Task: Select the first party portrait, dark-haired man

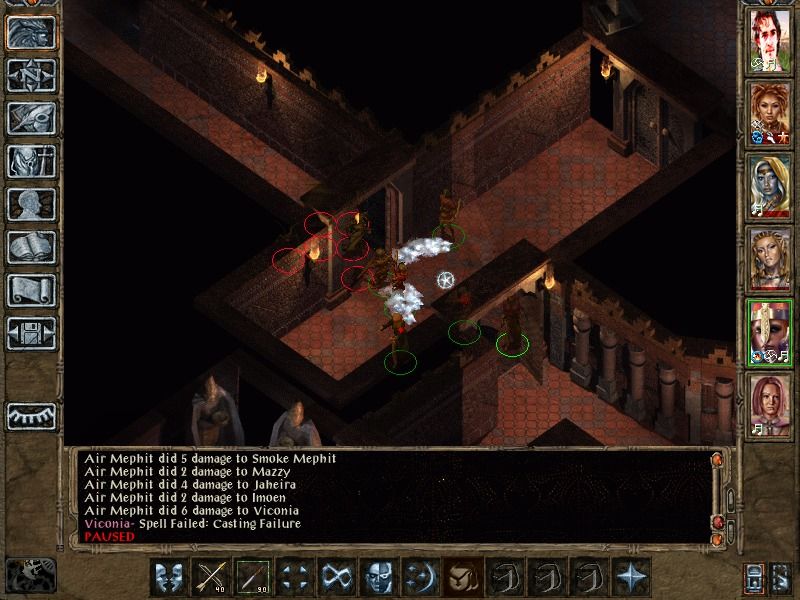Action: point(771,39)
